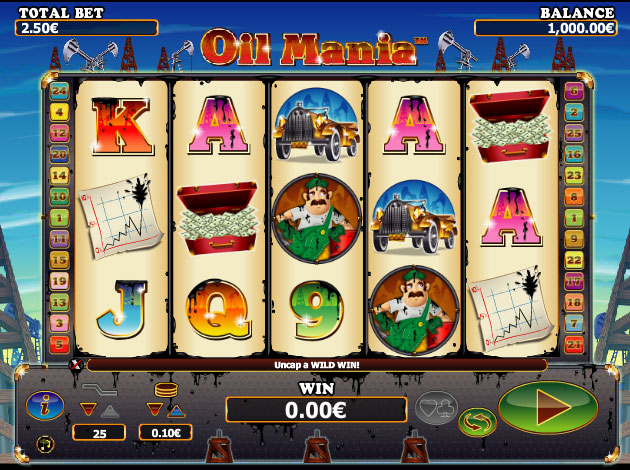This screenshot has height=470, width=630.
Task: Select payline 22 marker
Action: [574, 260]
